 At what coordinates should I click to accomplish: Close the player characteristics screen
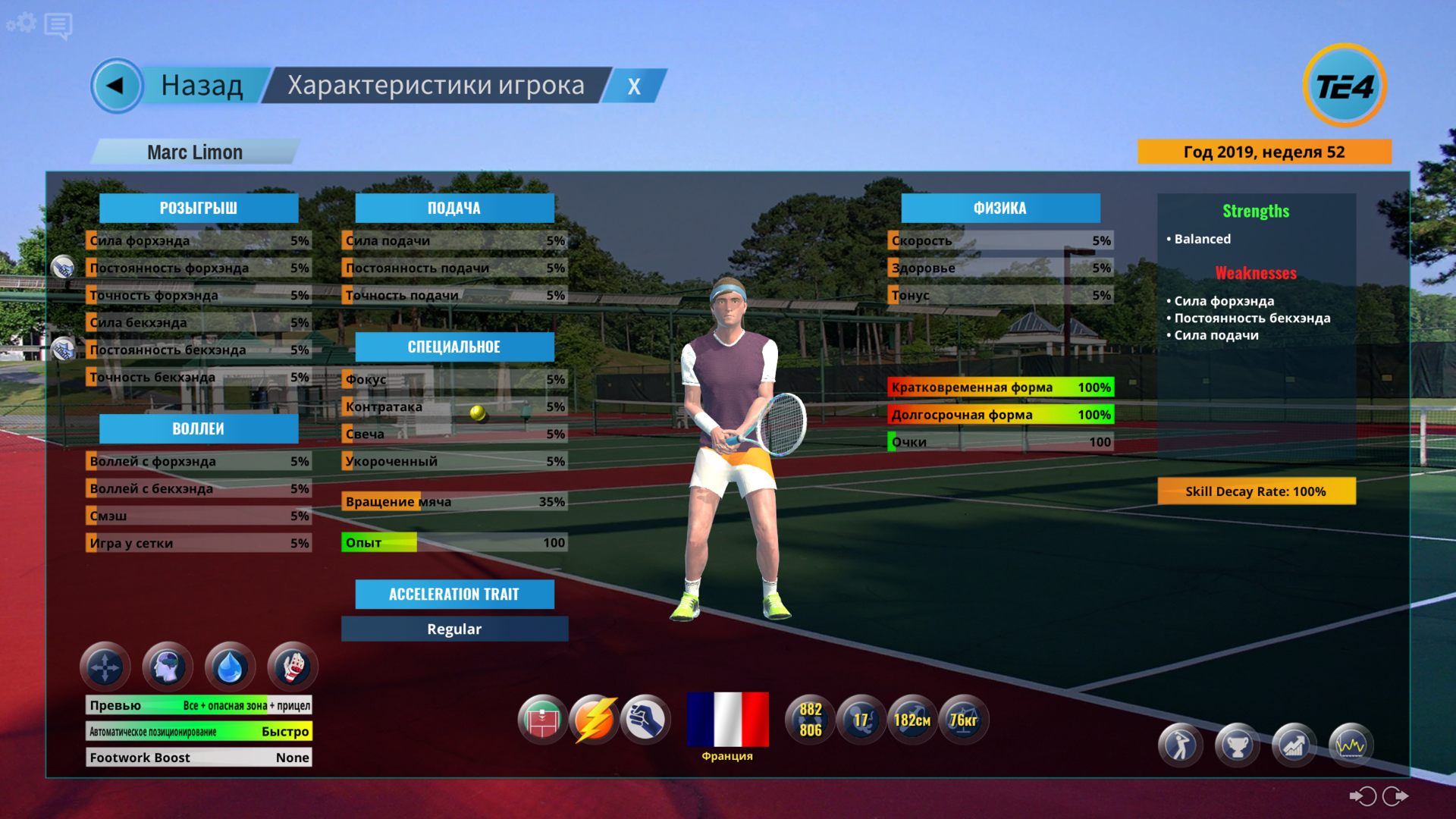tap(634, 86)
